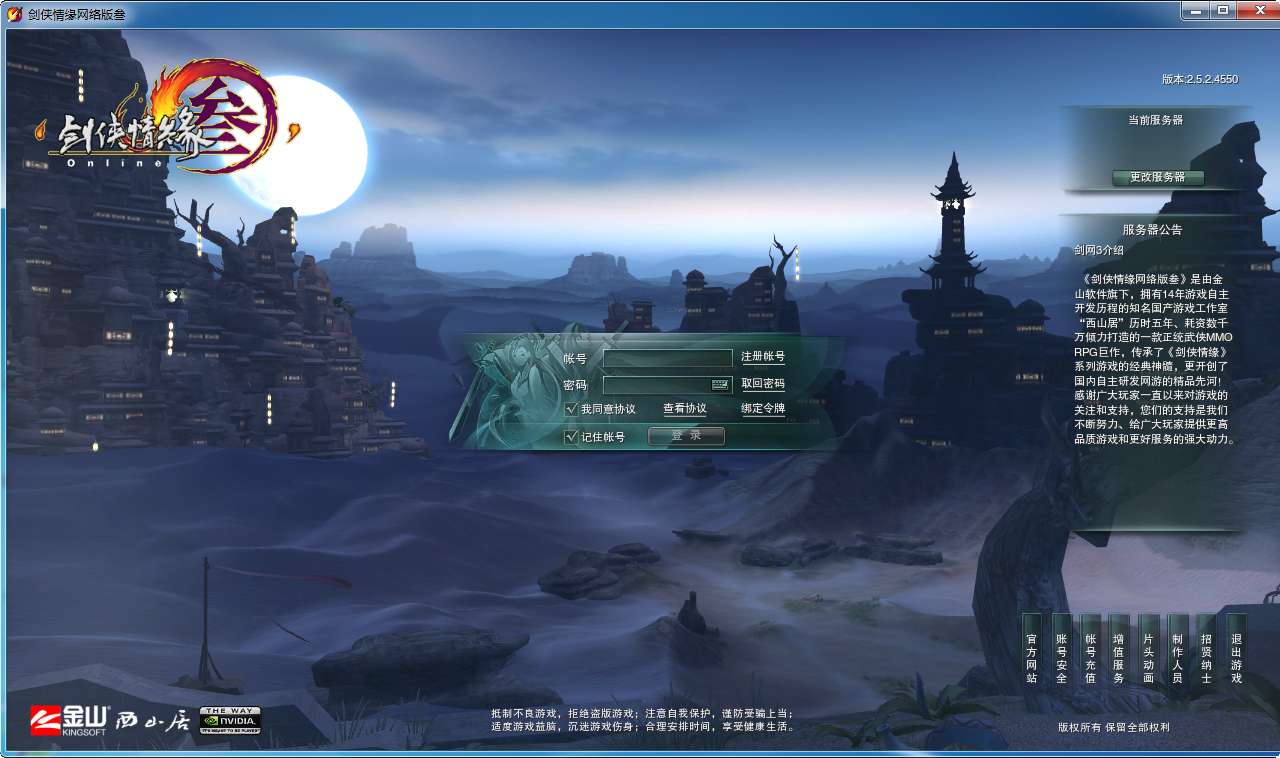1280x758 pixels.
Task: Click inside the 帐号 account input field
Action: tap(667, 356)
